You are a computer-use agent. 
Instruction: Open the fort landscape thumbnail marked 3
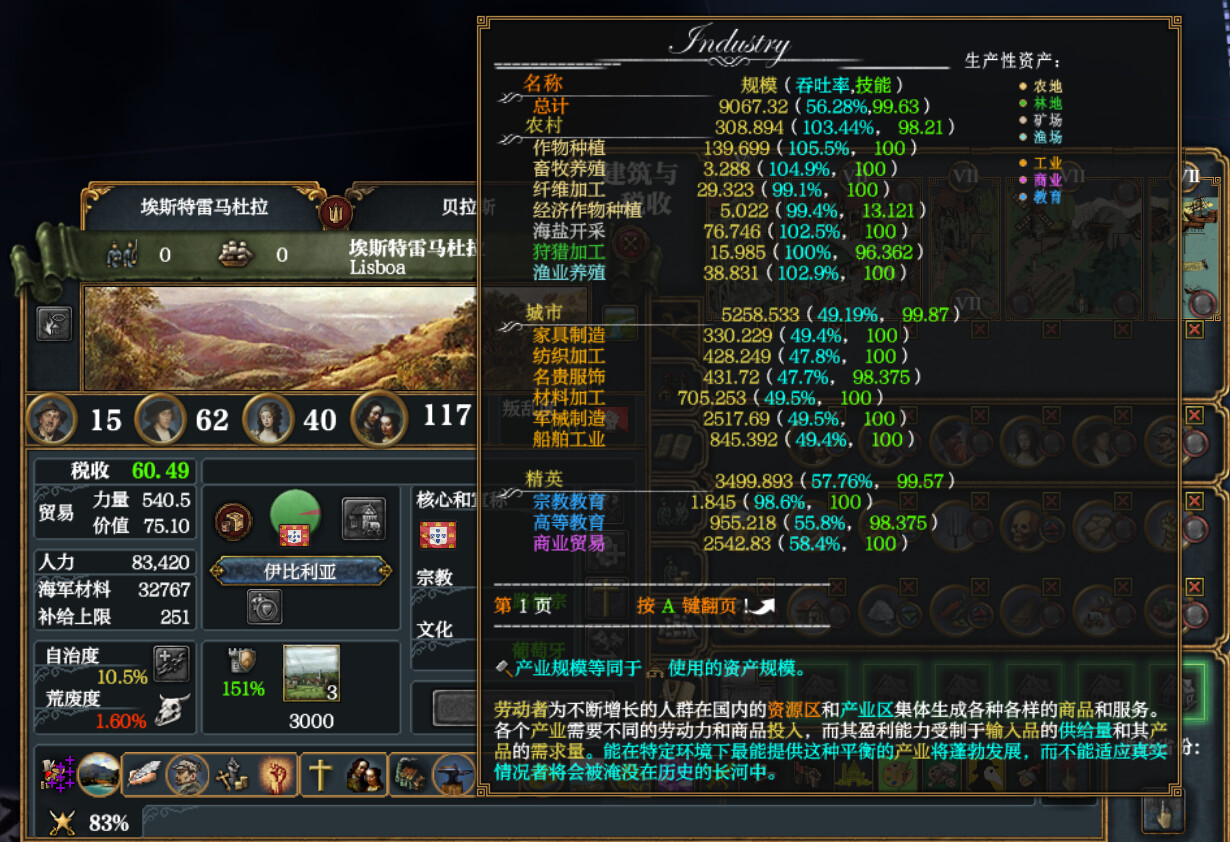coord(311,673)
